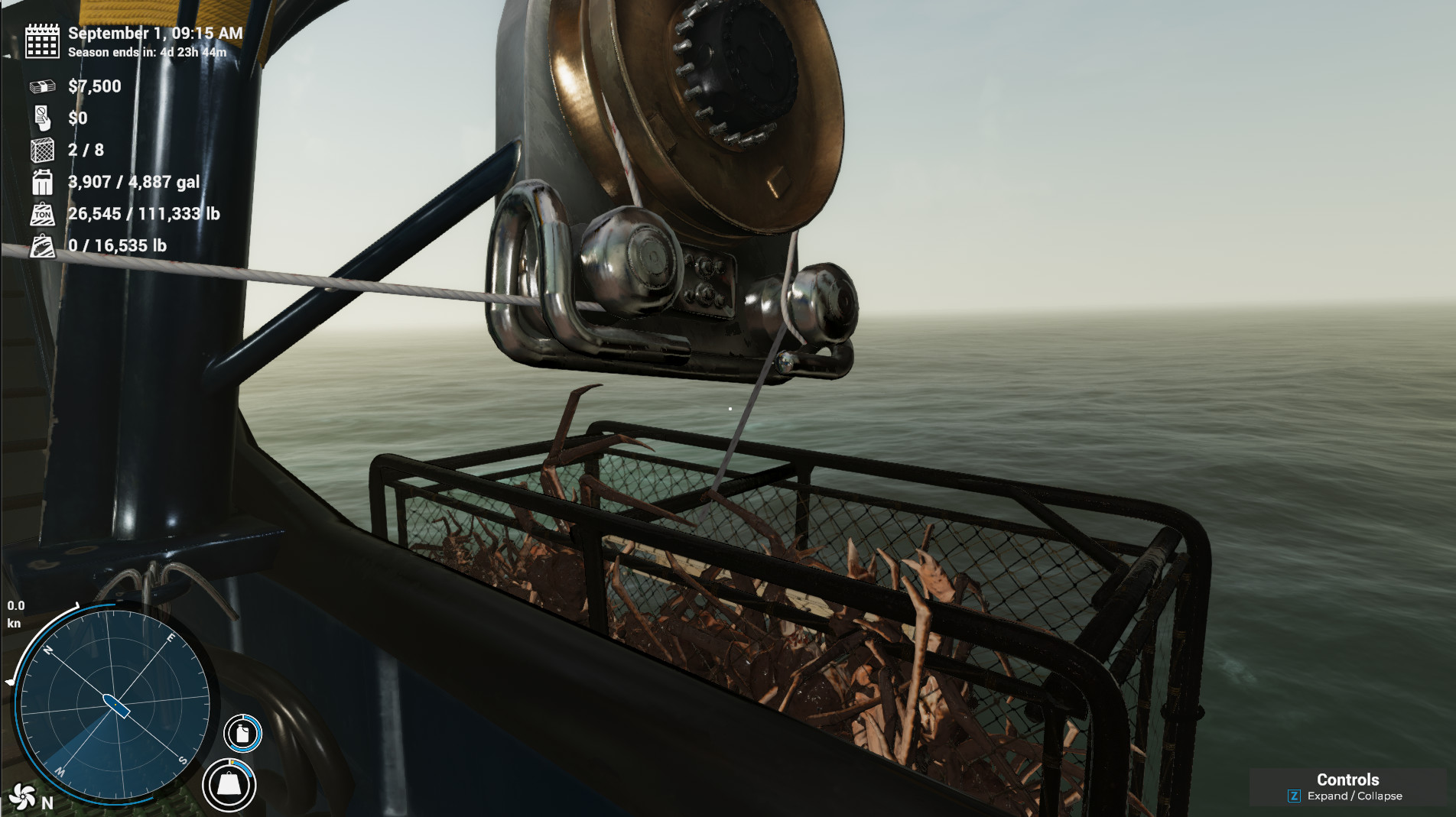Image resolution: width=1456 pixels, height=817 pixels.
Task: Click the Z key icon in Controls panel
Action: (1293, 796)
